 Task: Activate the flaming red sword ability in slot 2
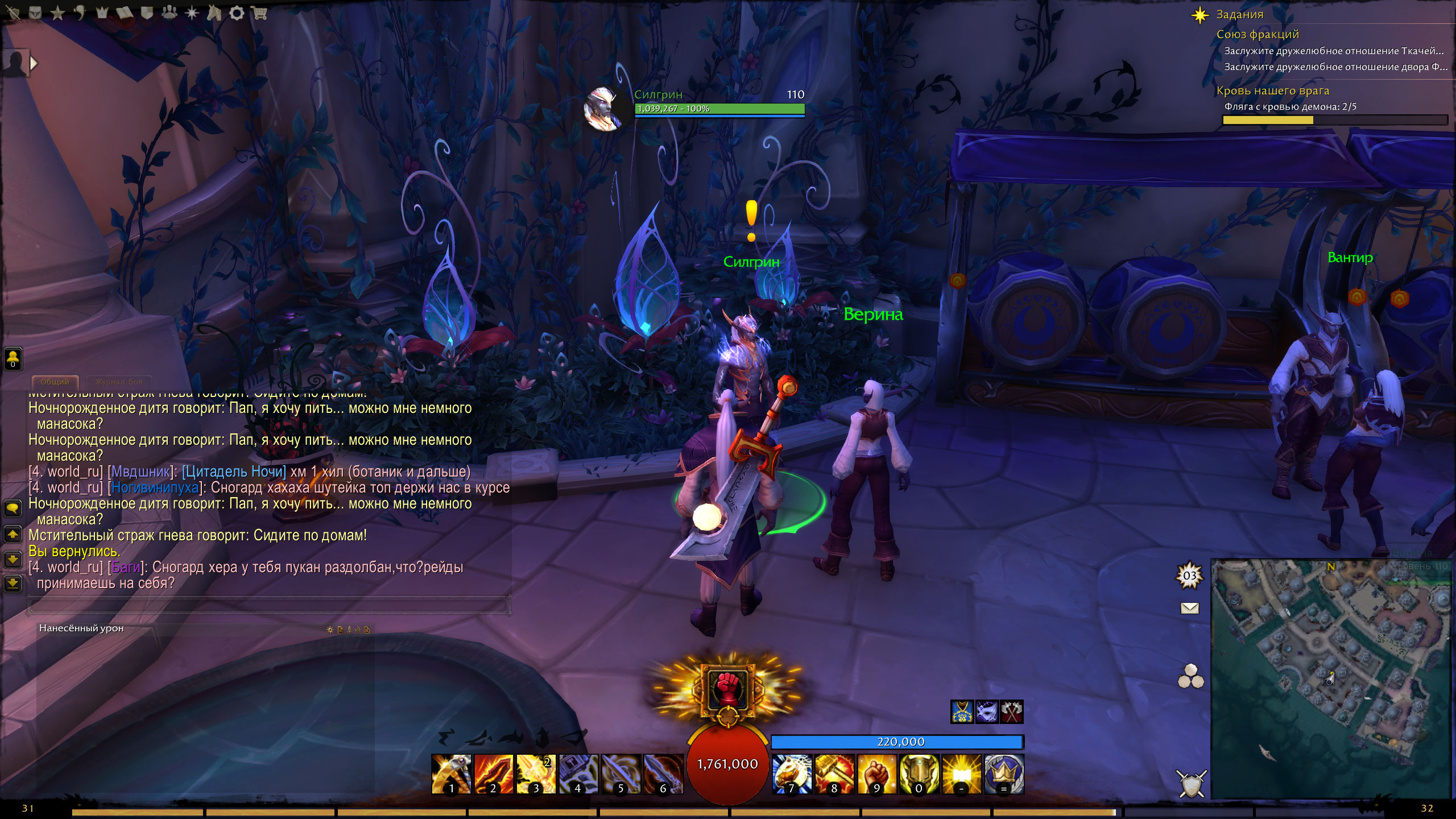[x=493, y=773]
